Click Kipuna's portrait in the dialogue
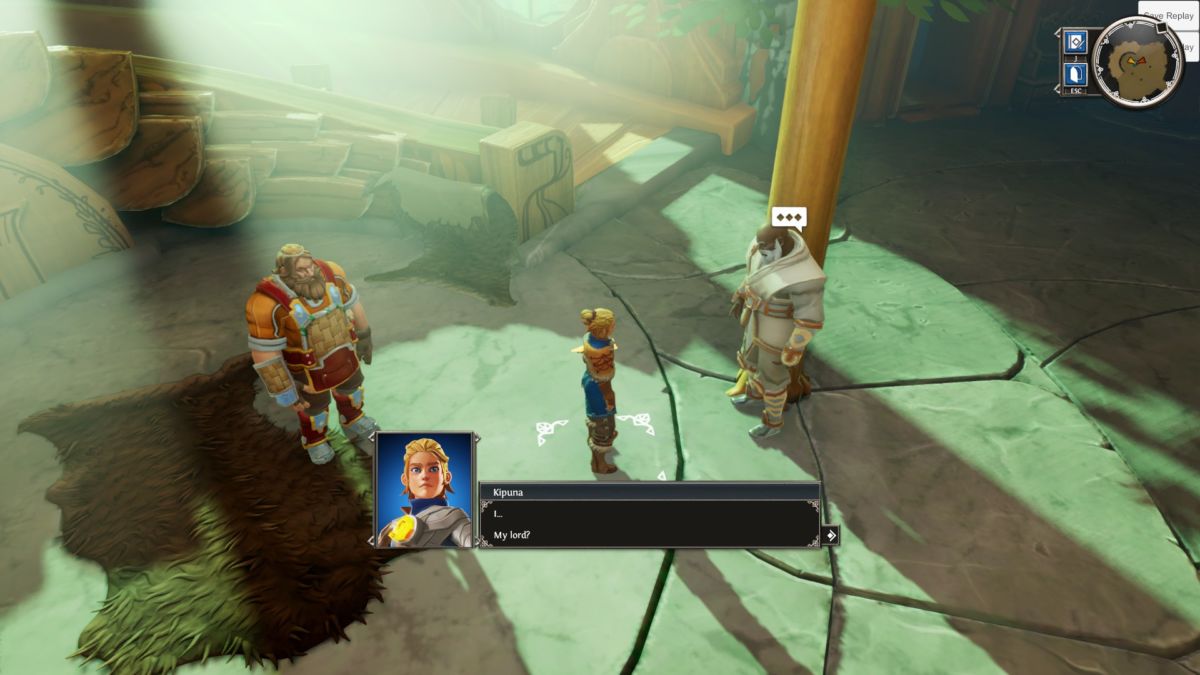1200x675 pixels. click(x=424, y=489)
